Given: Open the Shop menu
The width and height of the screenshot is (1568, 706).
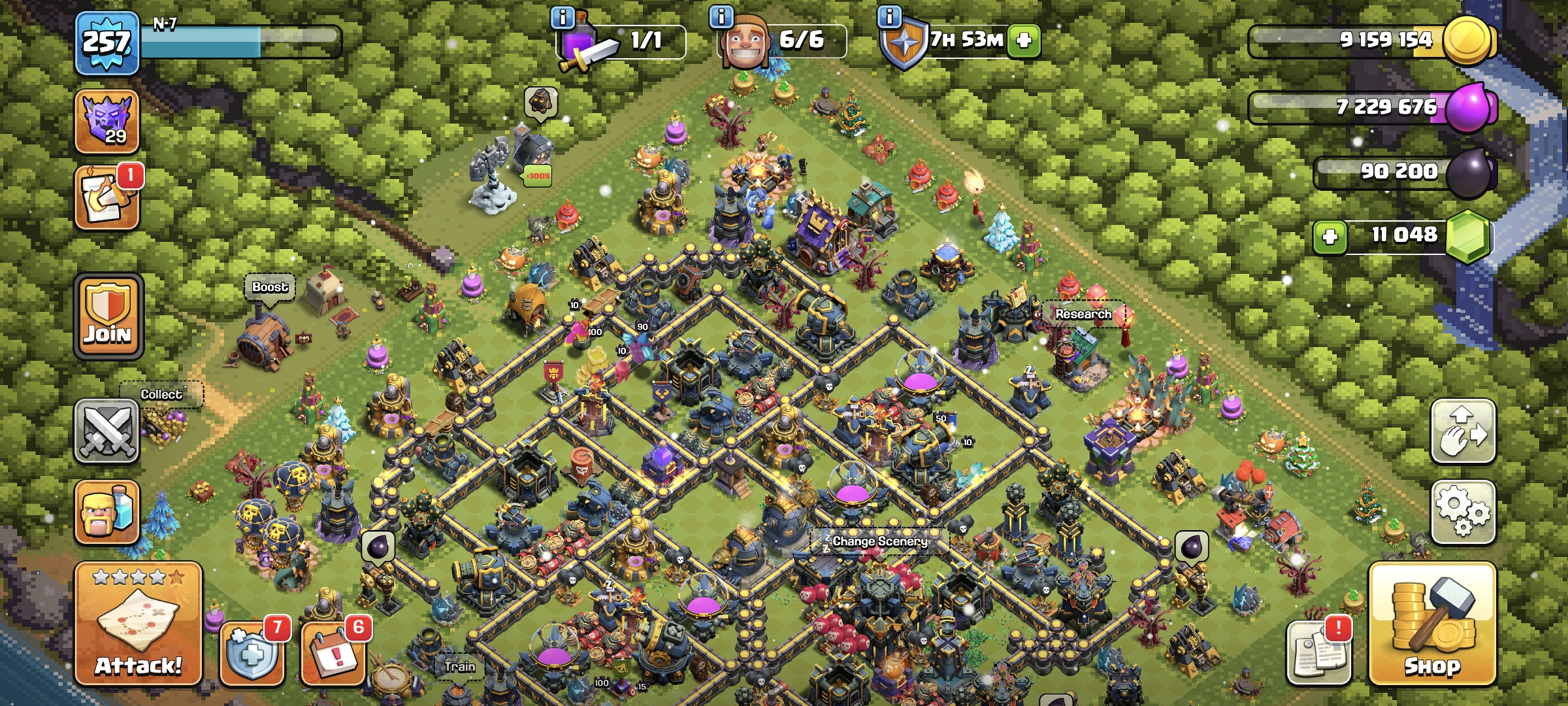Looking at the screenshot, I should coord(1432,624).
